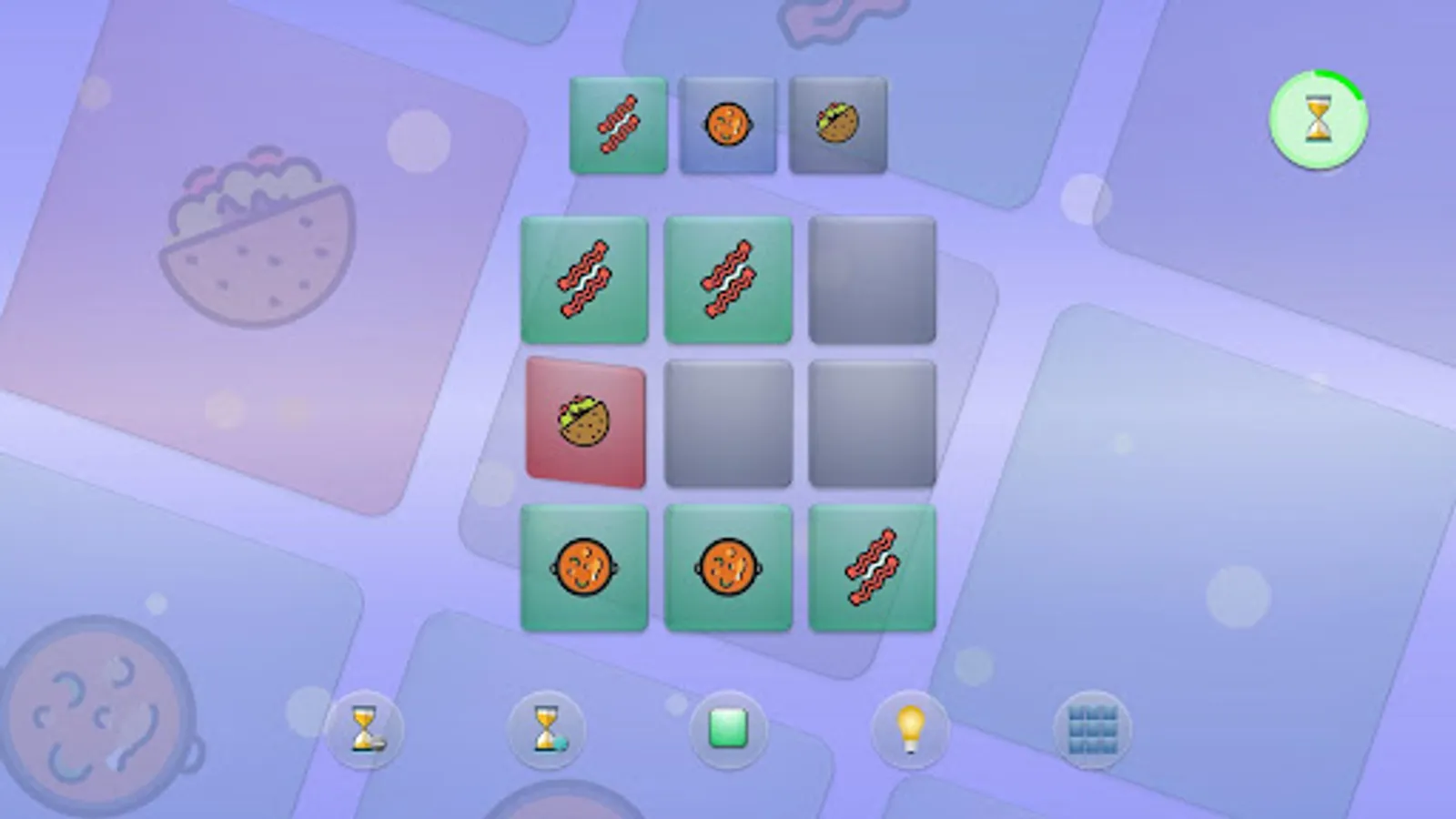Select the bottom-right bacon card
The image size is (1456, 819).
point(872,566)
